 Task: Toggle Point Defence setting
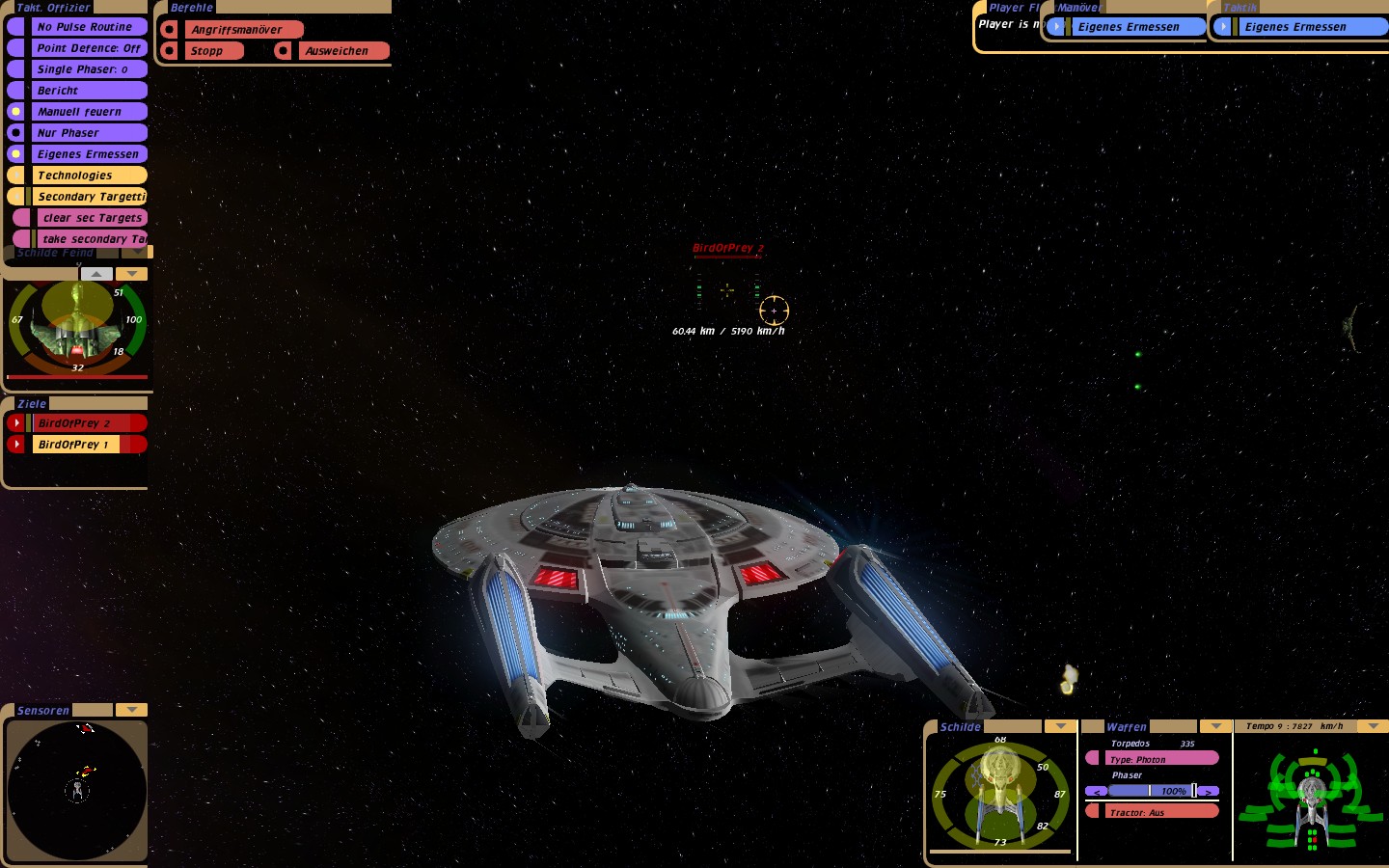point(88,48)
